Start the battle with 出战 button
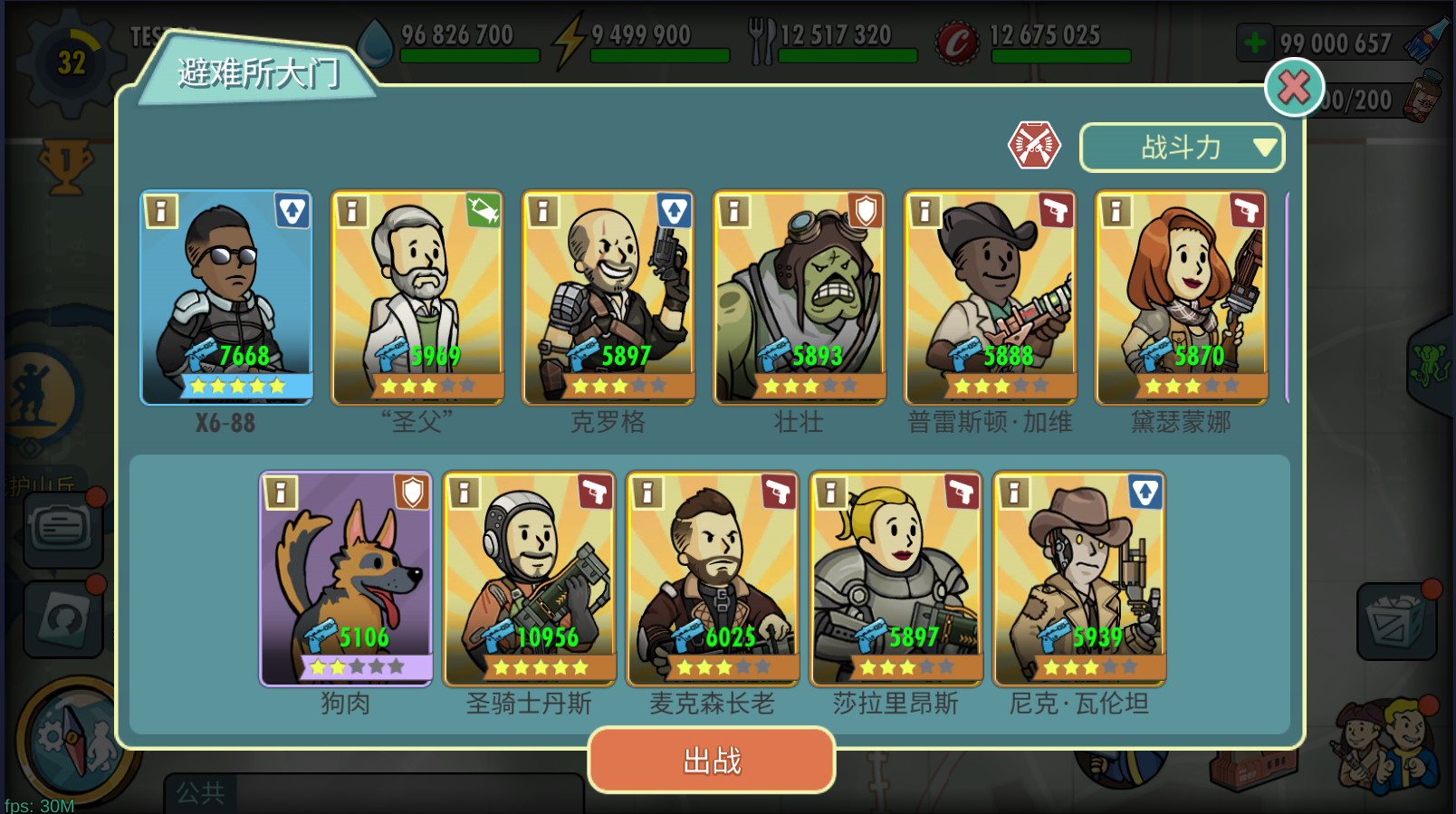The height and width of the screenshot is (814, 1456). point(711,761)
